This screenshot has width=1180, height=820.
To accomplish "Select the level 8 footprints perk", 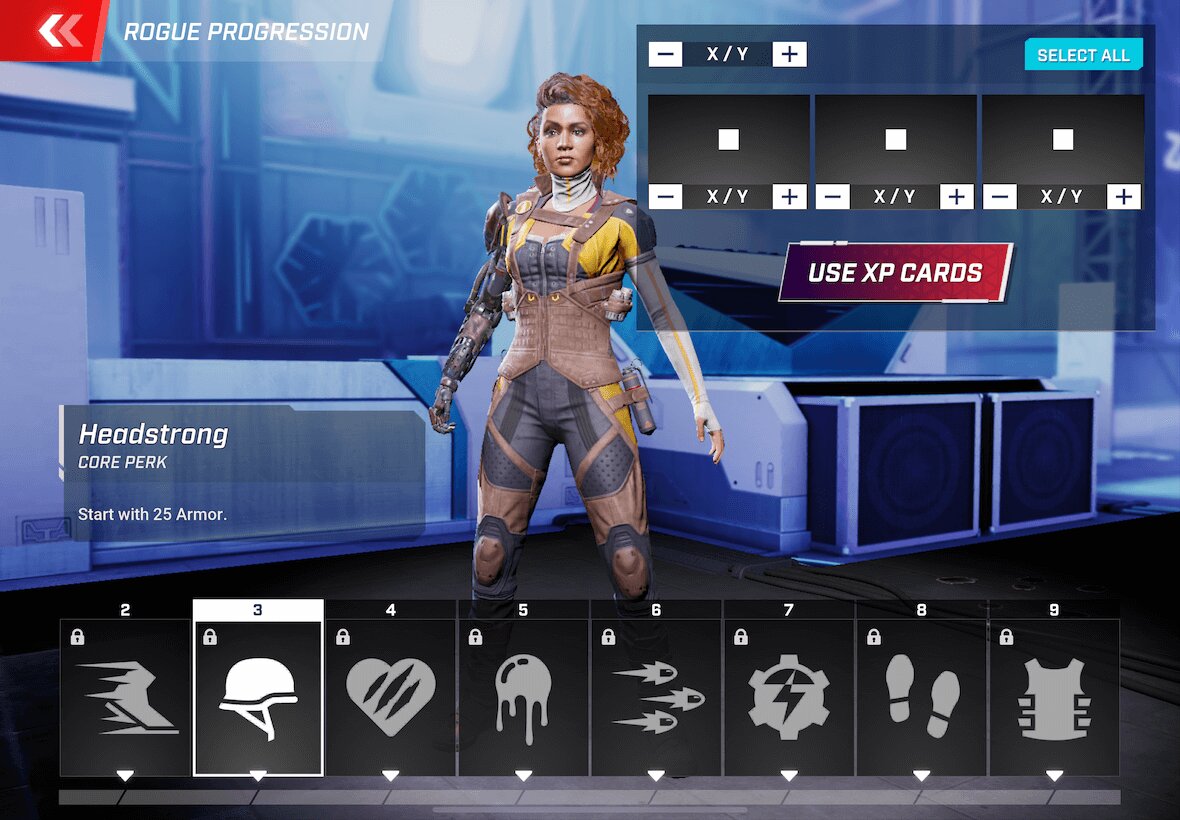I will (x=921, y=697).
